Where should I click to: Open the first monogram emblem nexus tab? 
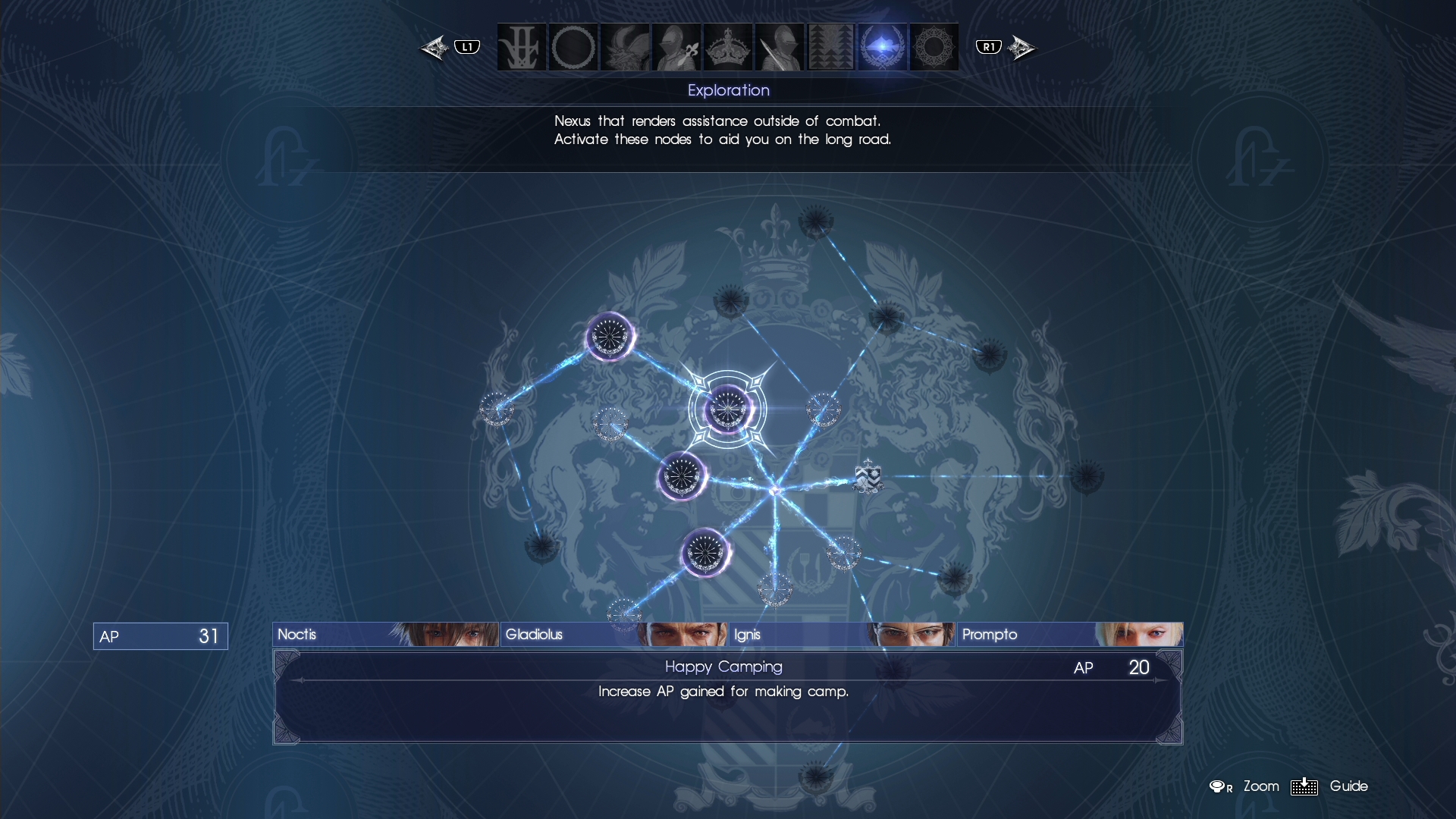pos(522,47)
